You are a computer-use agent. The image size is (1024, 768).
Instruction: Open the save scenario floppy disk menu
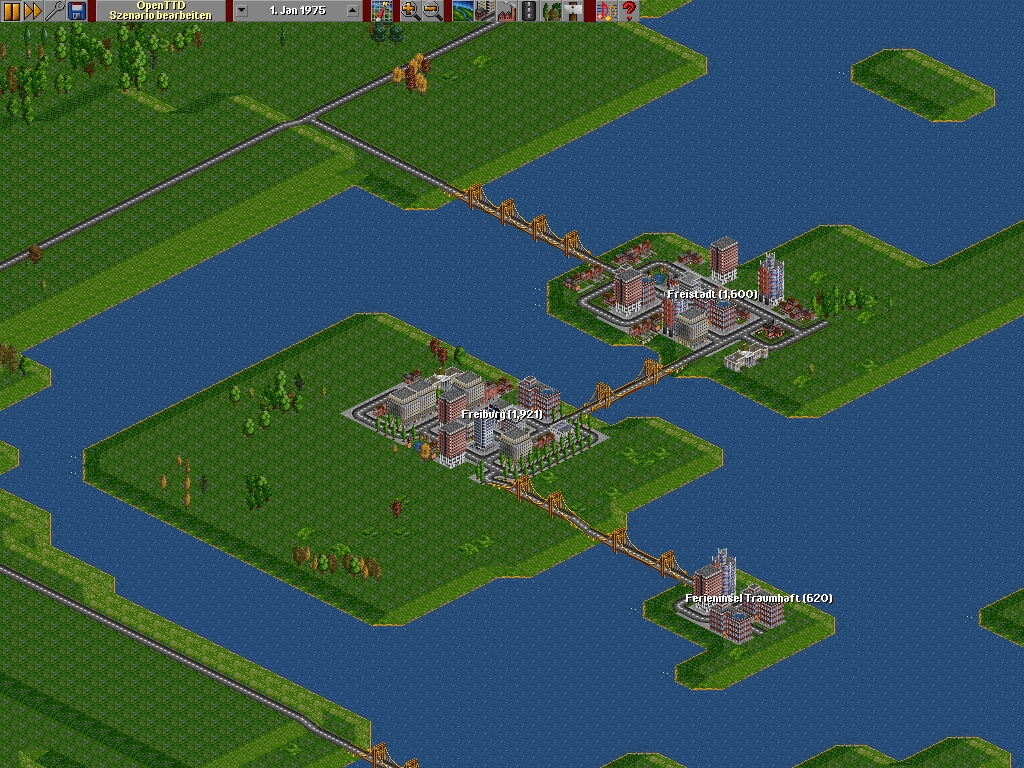[77, 11]
